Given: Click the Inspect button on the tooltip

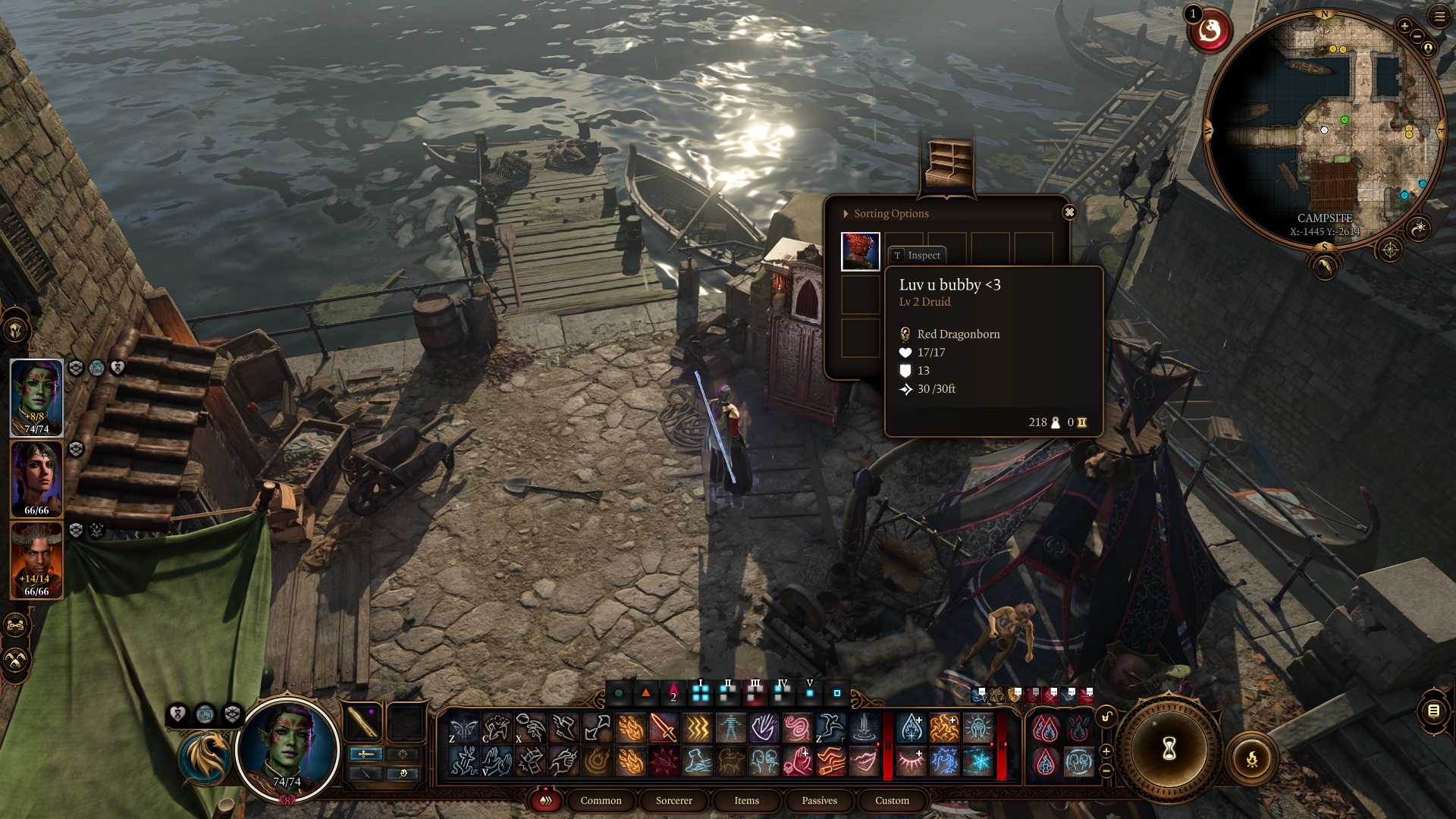Looking at the screenshot, I should click(918, 256).
